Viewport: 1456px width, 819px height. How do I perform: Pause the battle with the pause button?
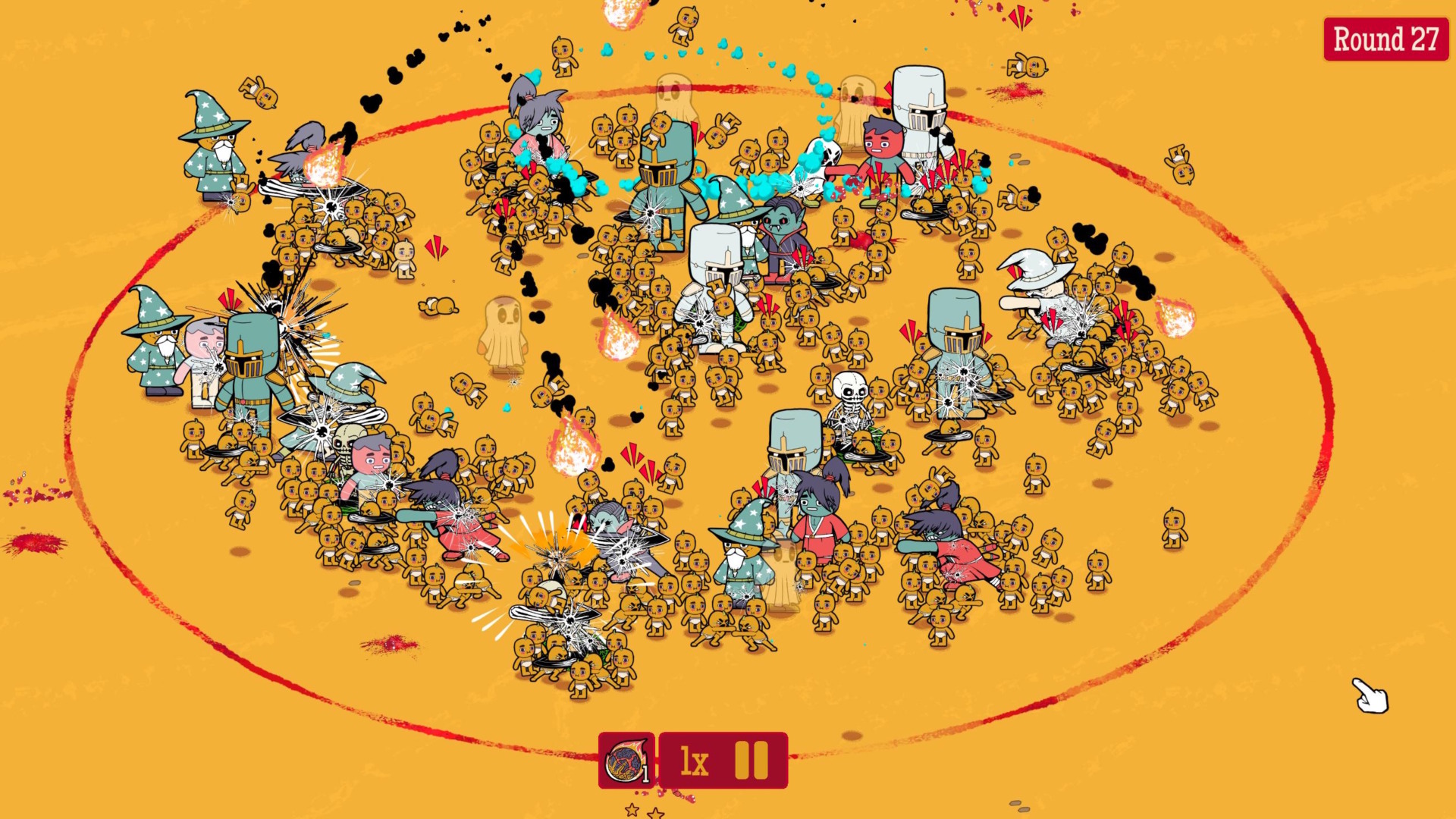point(752,762)
